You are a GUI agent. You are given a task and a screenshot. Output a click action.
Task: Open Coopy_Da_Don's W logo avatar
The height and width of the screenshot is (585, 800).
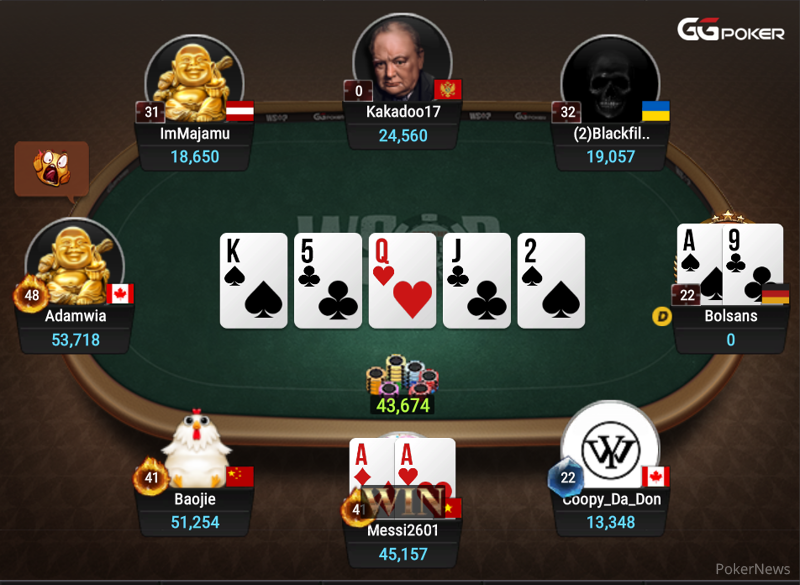(610, 448)
